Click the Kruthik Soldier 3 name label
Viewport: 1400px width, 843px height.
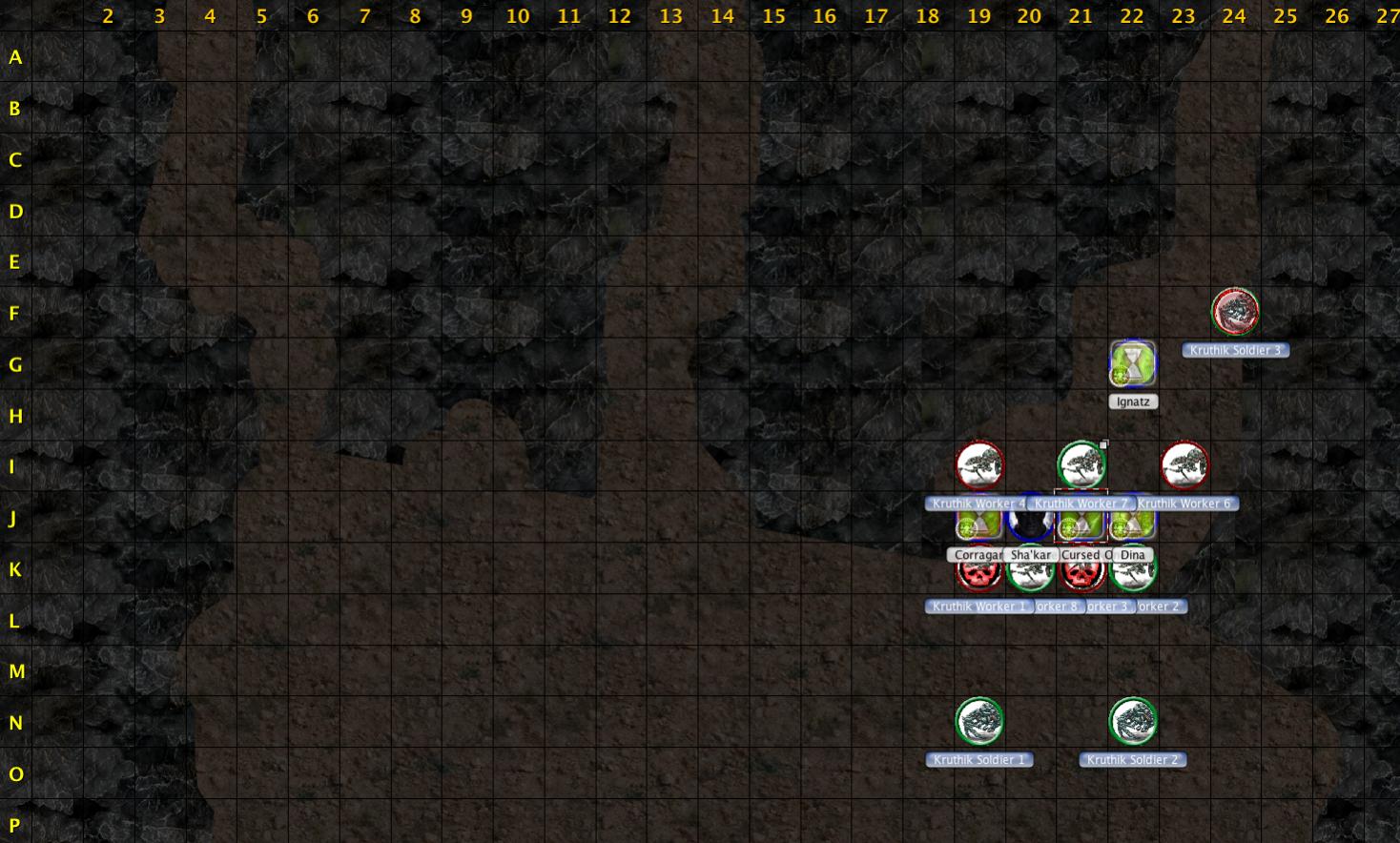pos(1236,350)
